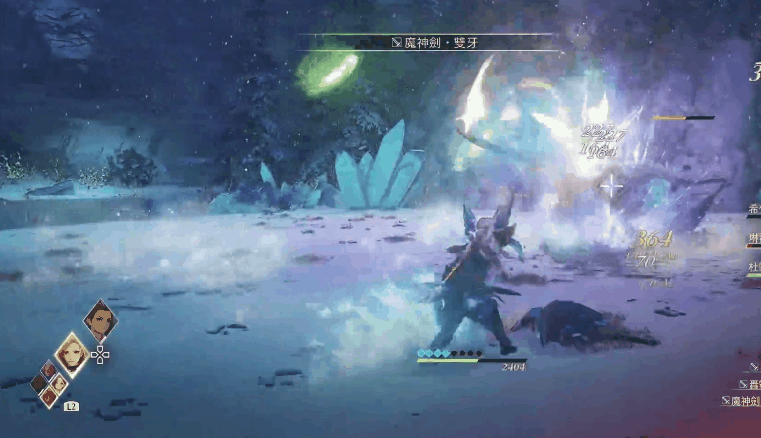Viewport: 761px width, 438px height.
Task: Select the dark-haired character boost portrait
Action: 100,320
